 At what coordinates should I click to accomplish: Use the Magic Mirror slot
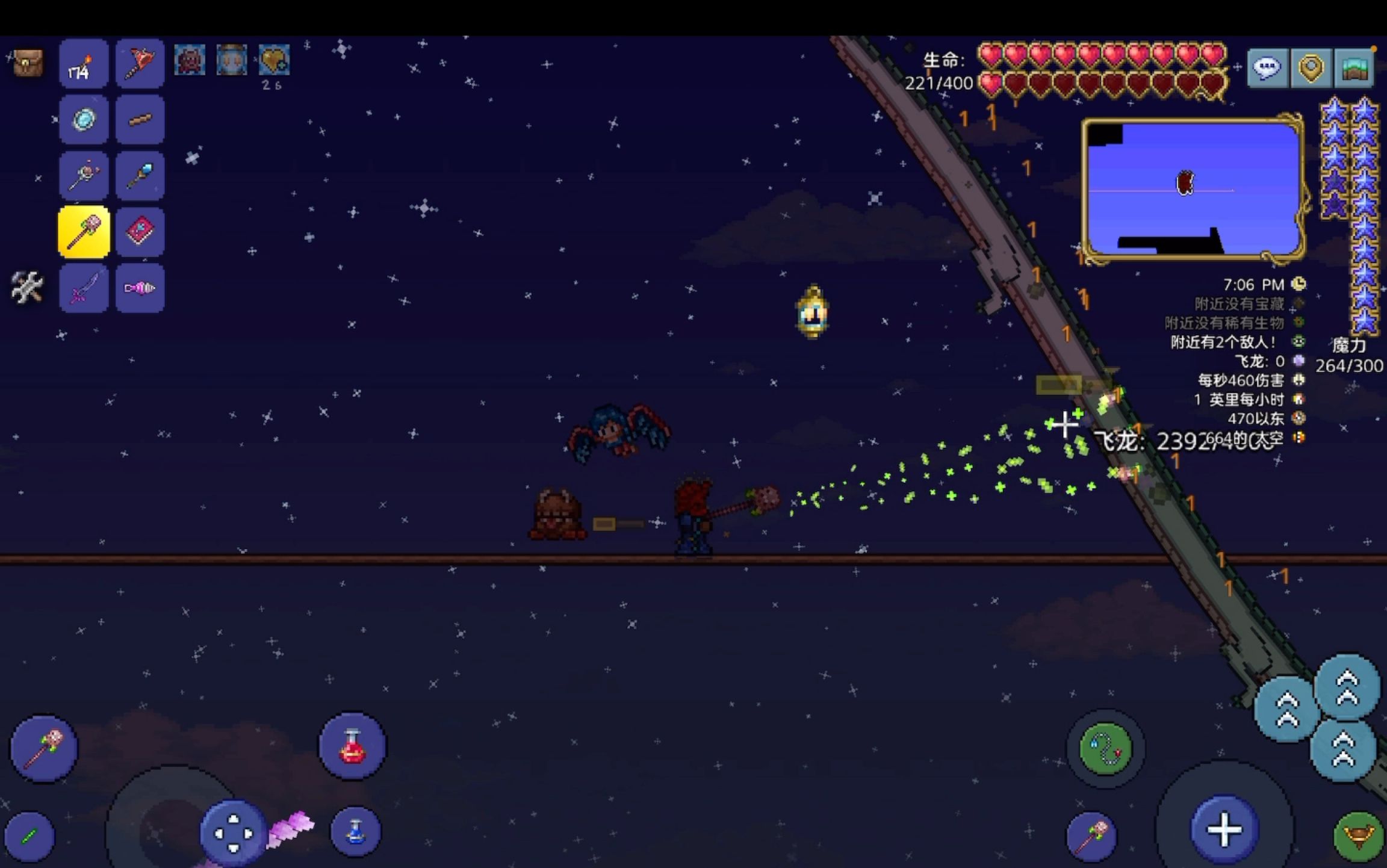click(x=83, y=119)
